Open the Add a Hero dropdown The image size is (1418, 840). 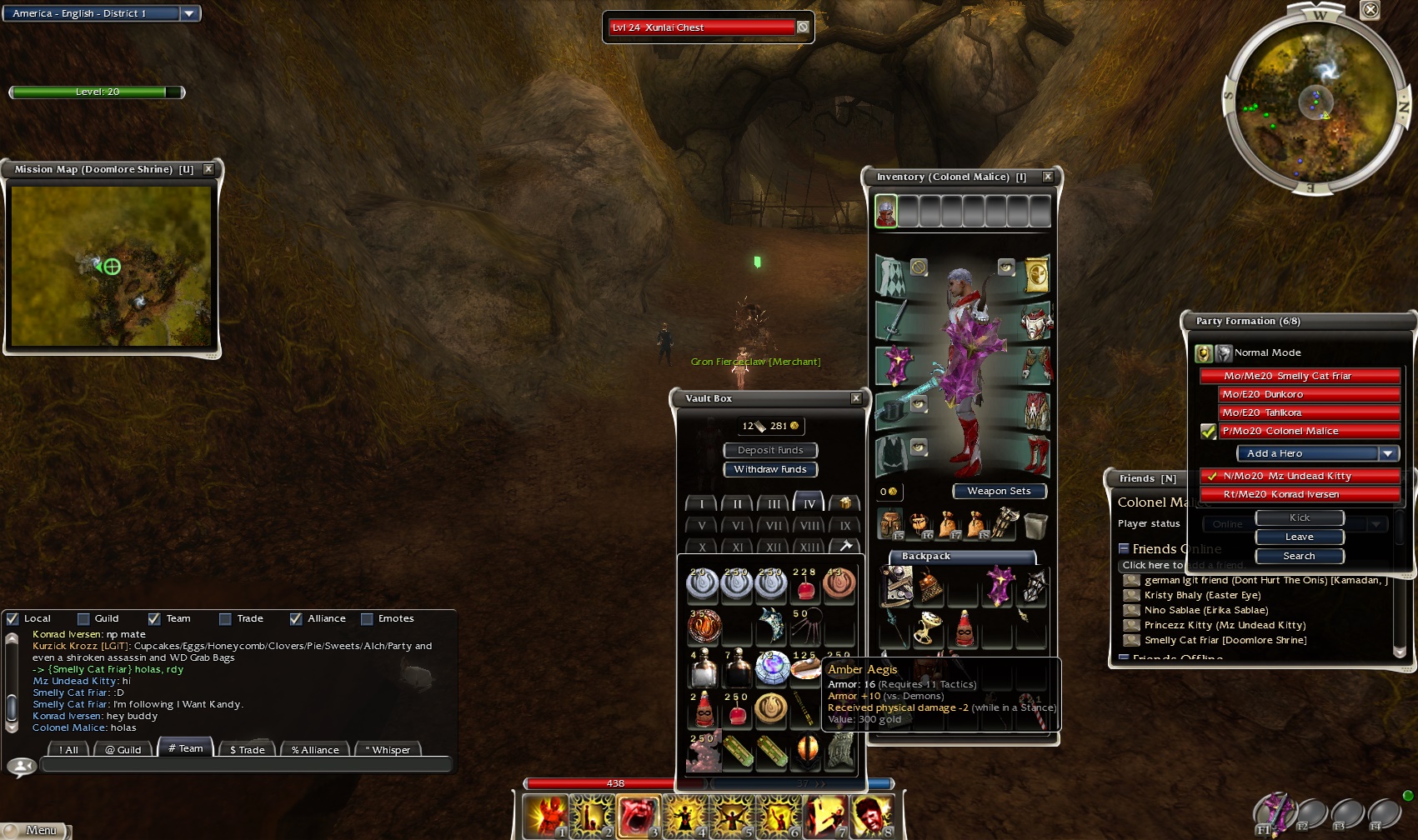pyautogui.click(x=1387, y=453)
